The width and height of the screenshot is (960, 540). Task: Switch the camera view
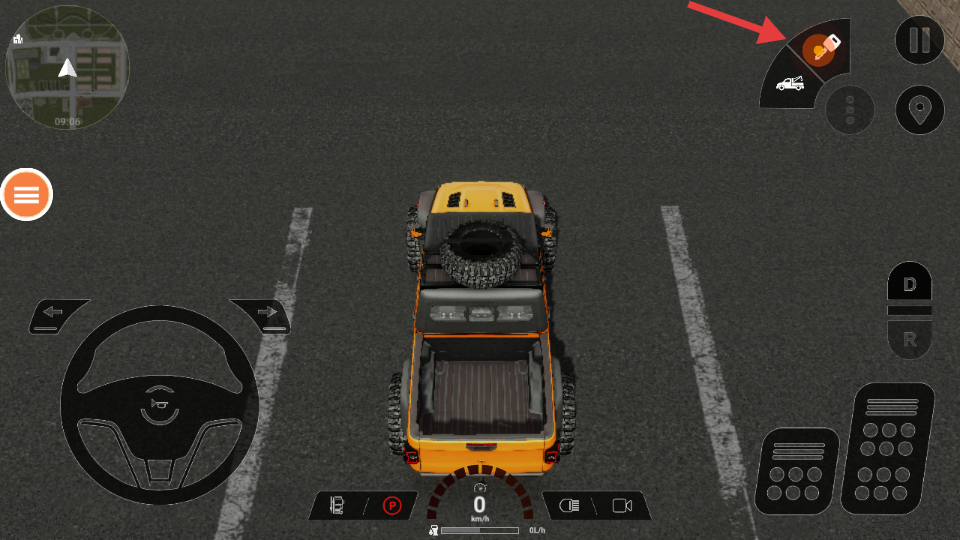(622, 506)
